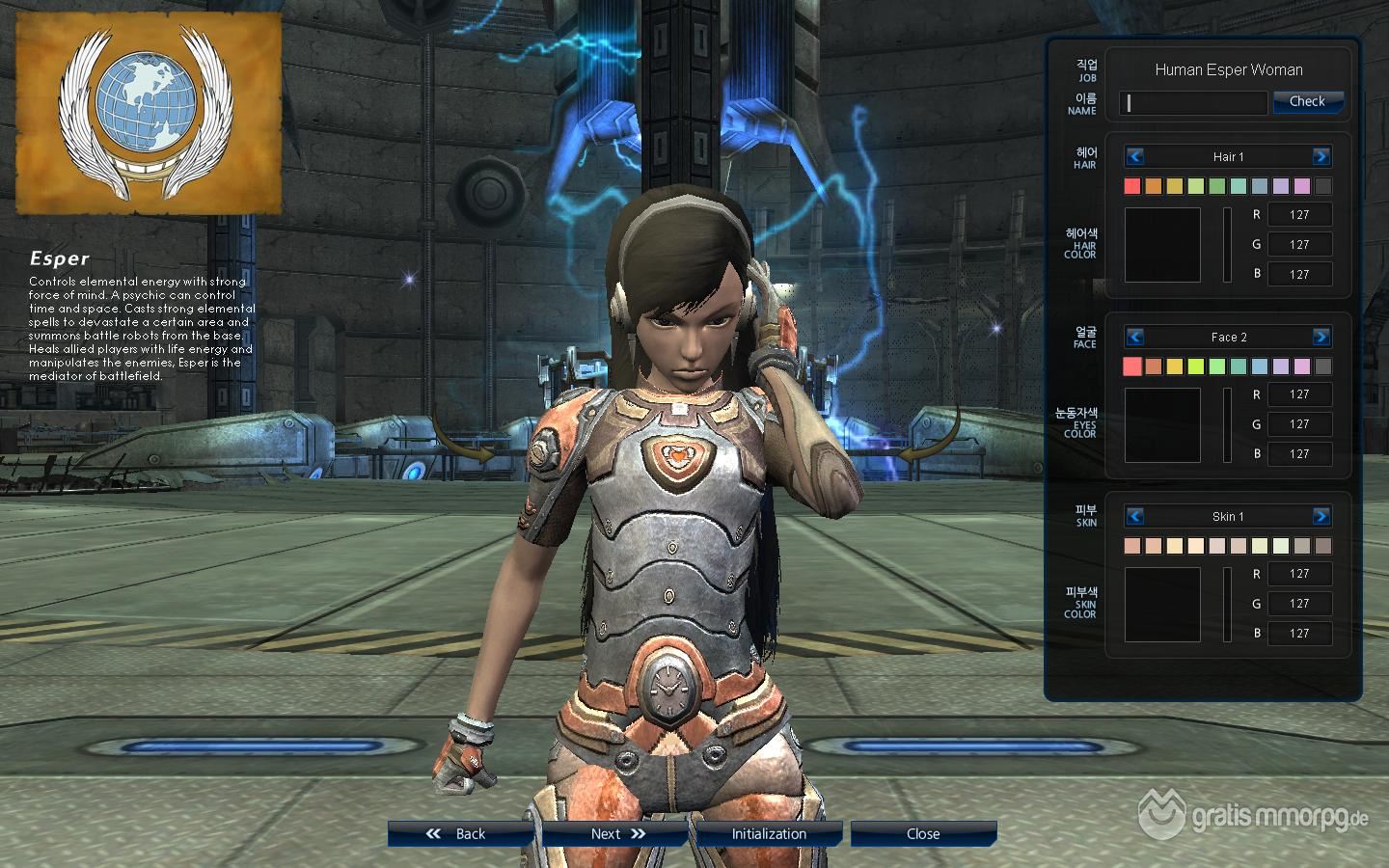The image size is (1389, 868).
Task: Edit the skin color B value field
Action: (1299, 634)
